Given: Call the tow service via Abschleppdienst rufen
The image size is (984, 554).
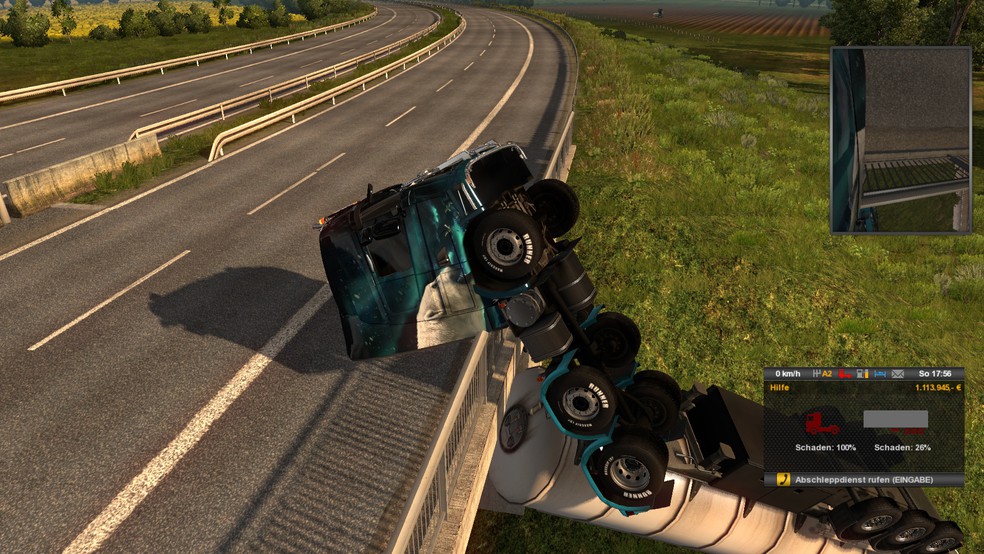Looking at the screenshot, I should 862,480.
